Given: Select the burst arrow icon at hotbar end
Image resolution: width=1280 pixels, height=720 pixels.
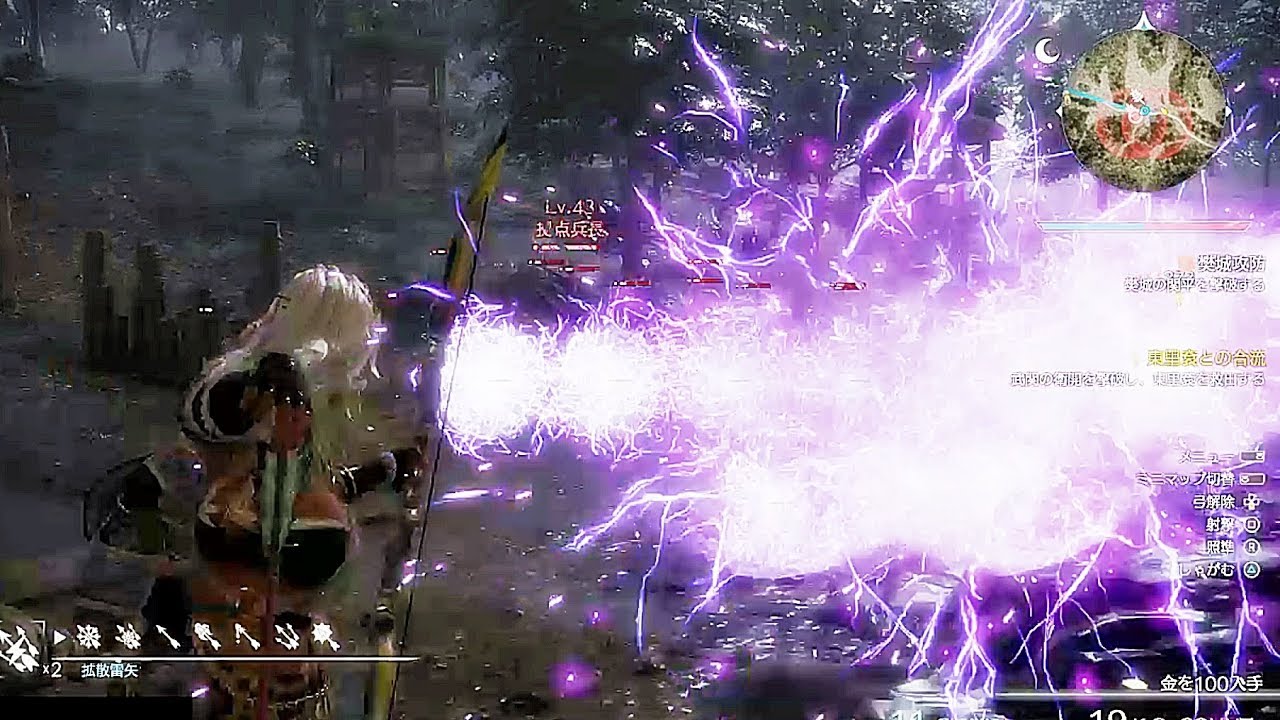Looking at the screenshot, I should (x=325, y=638).
